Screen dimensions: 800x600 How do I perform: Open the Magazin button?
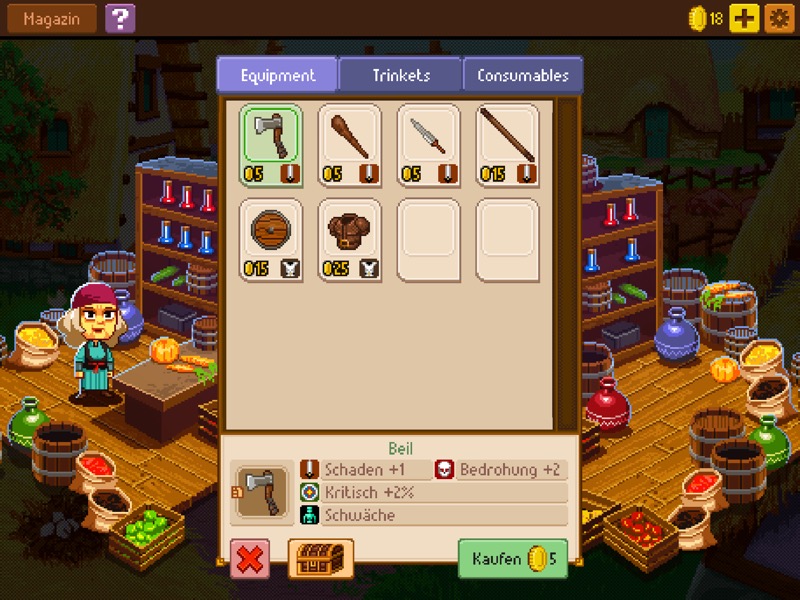(52, 18)
